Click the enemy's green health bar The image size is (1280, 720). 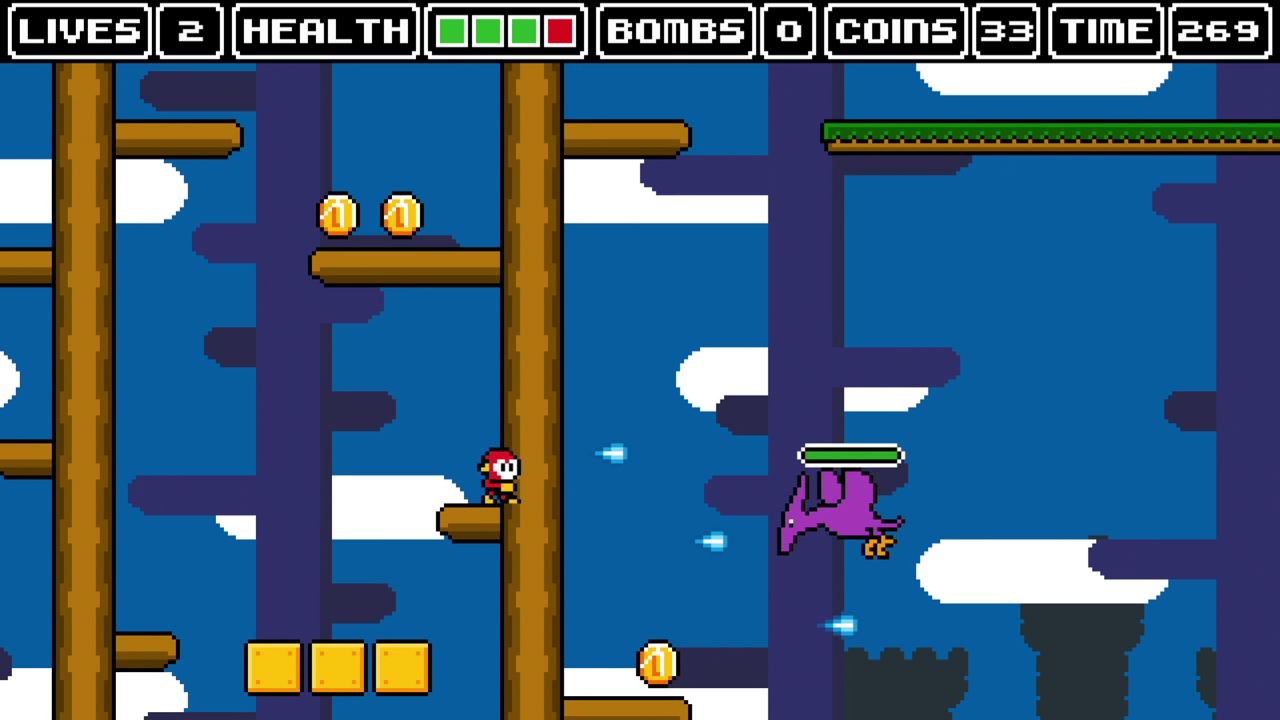pyautogui.click(x=849, y=454)
